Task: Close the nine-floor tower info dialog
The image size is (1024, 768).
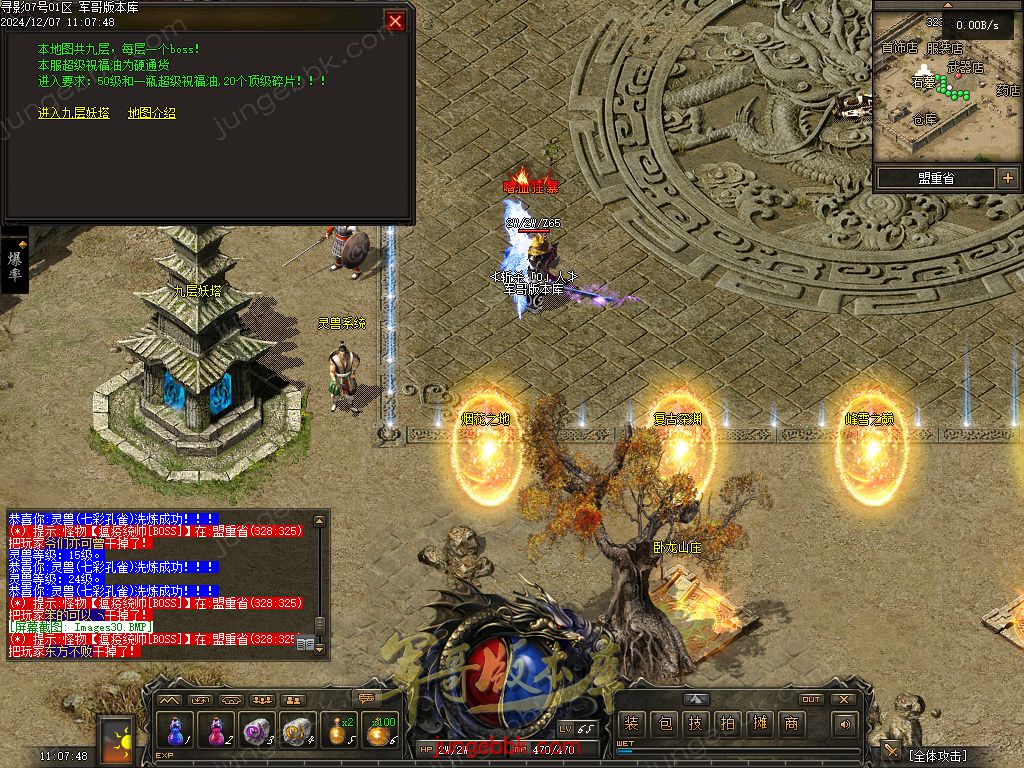Action: tap(396, 21)
